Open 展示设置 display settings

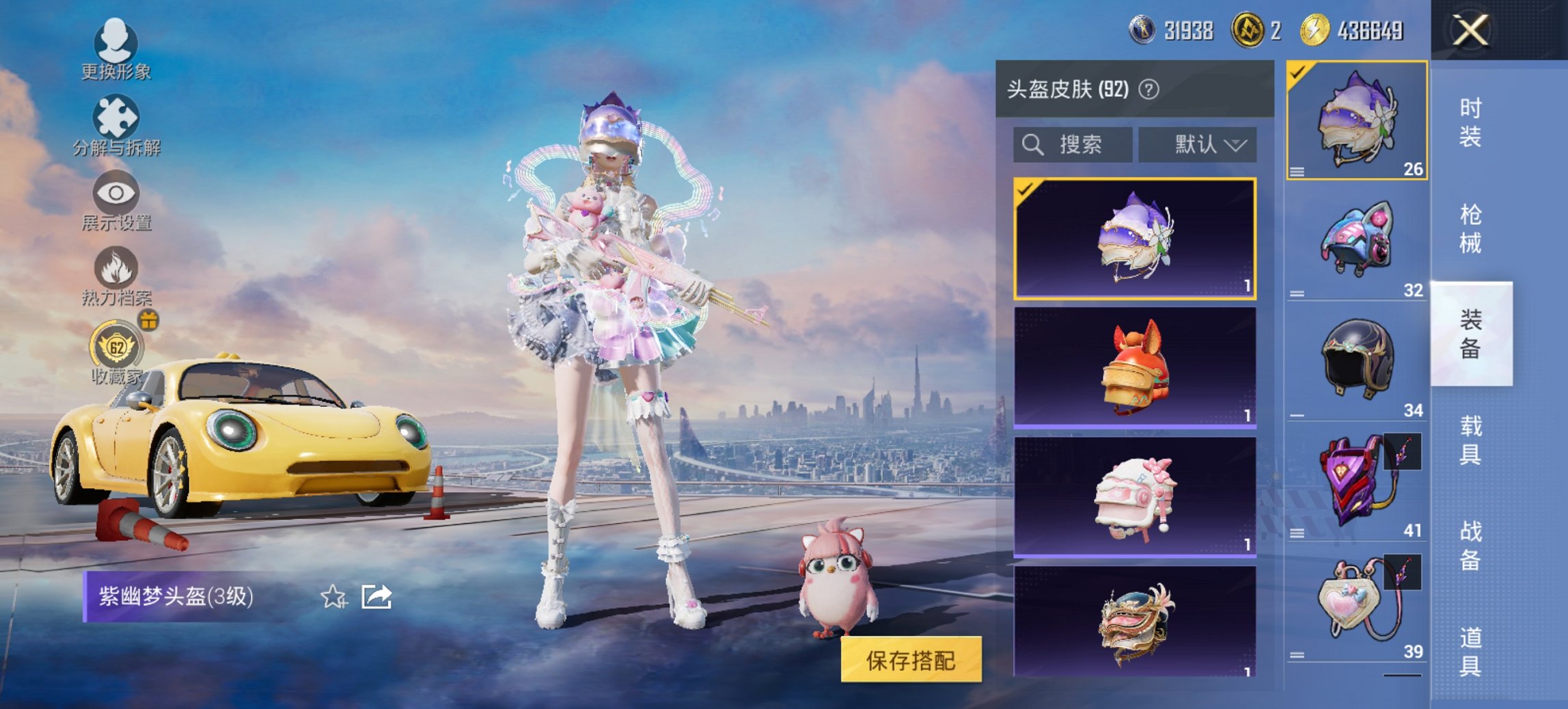[116, 193]
